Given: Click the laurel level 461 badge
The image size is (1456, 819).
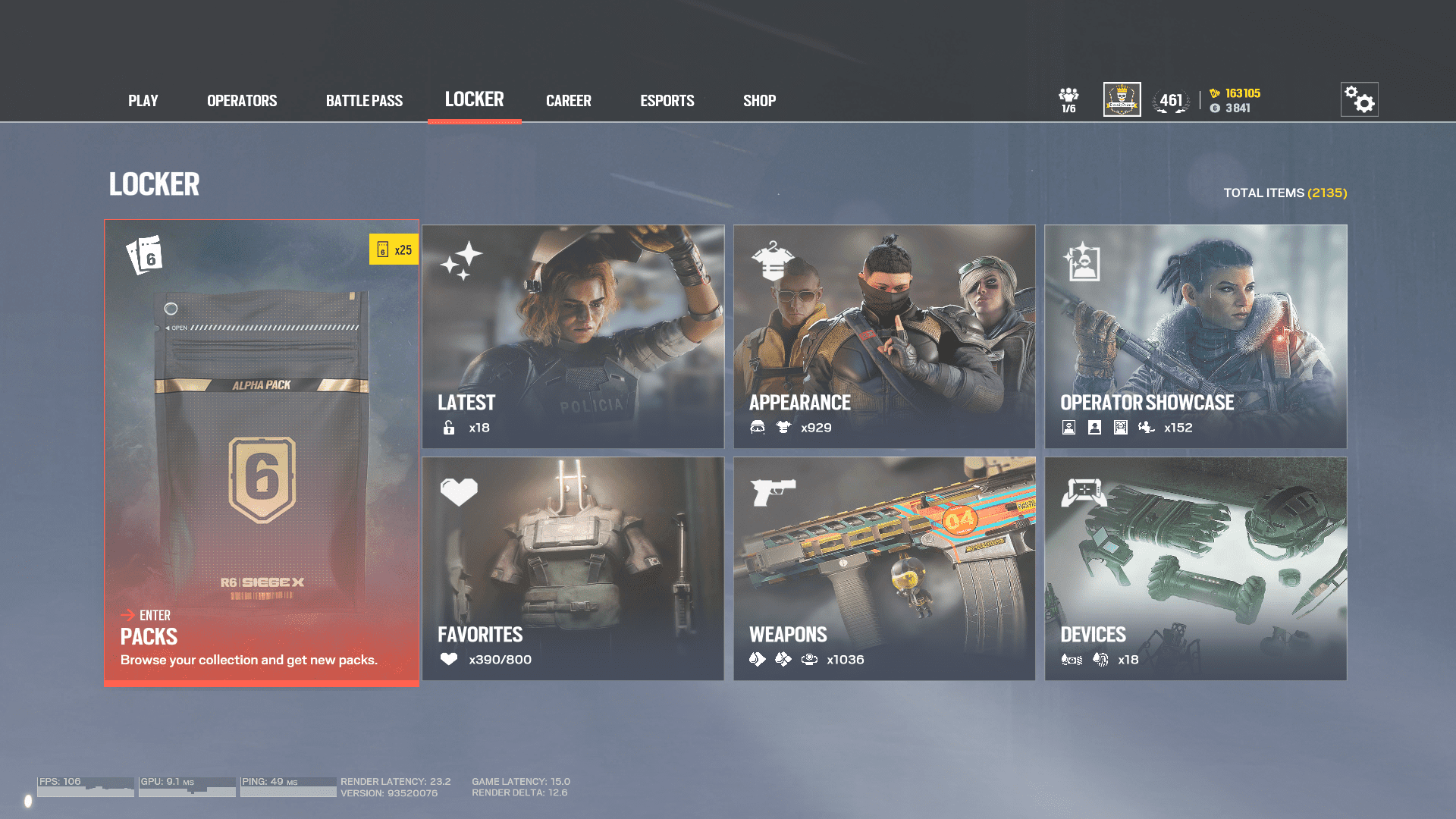Looking at the screenshot, I should click(x=1172, y=99).
